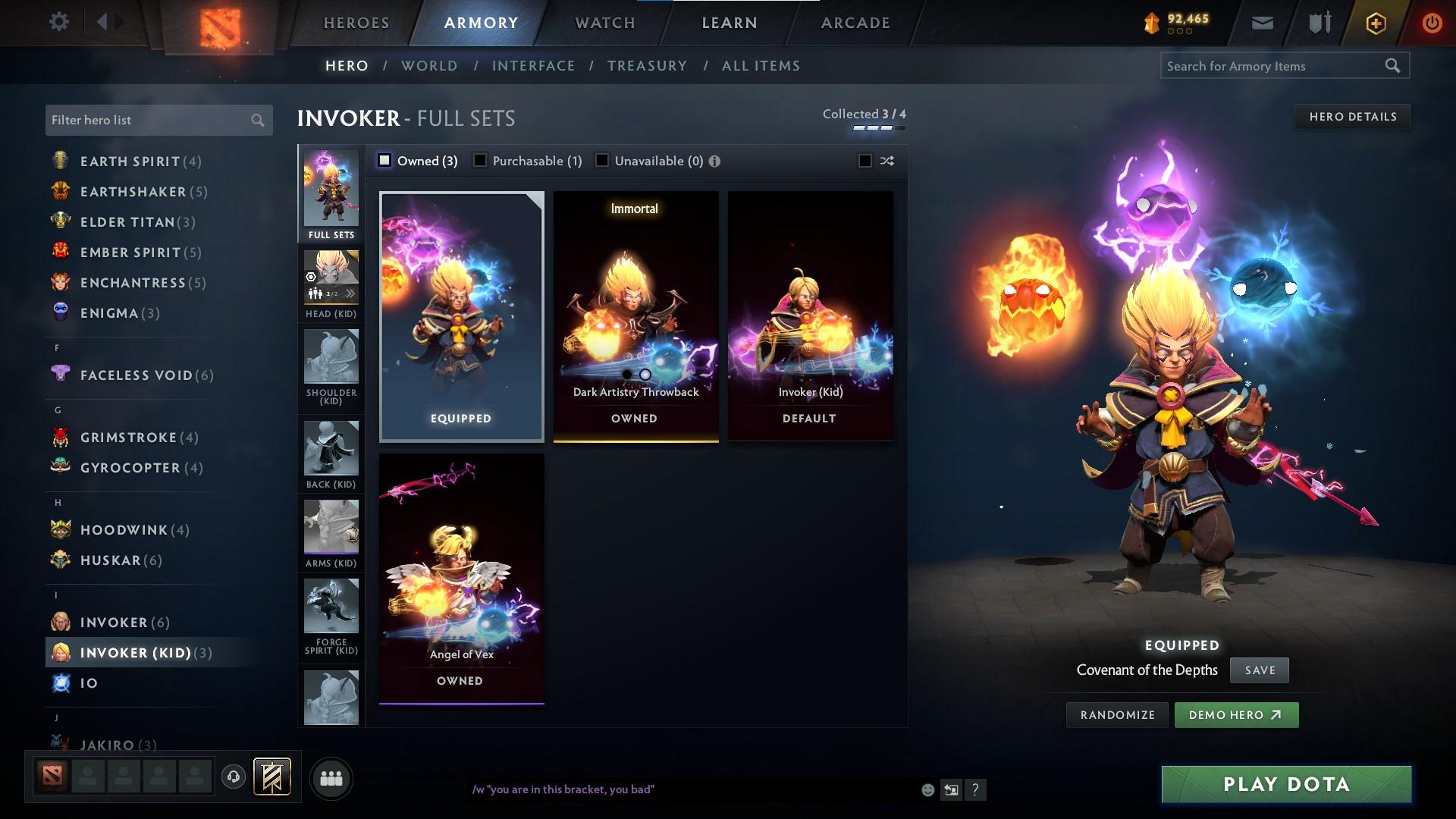Open the chat help question mark icon

pyautogui.click(x=976, y=790)
